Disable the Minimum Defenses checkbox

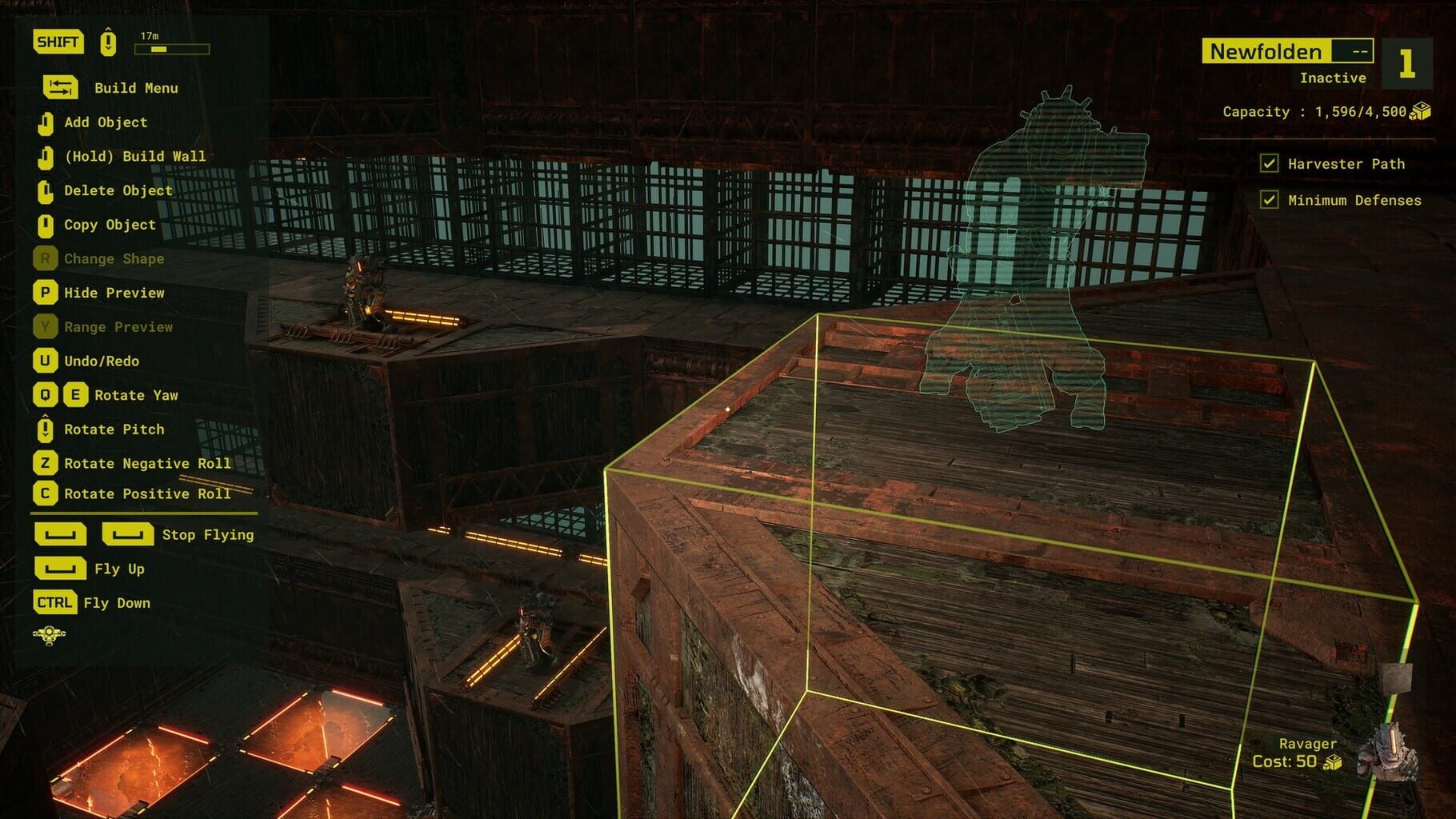[x=1271, y=201]
